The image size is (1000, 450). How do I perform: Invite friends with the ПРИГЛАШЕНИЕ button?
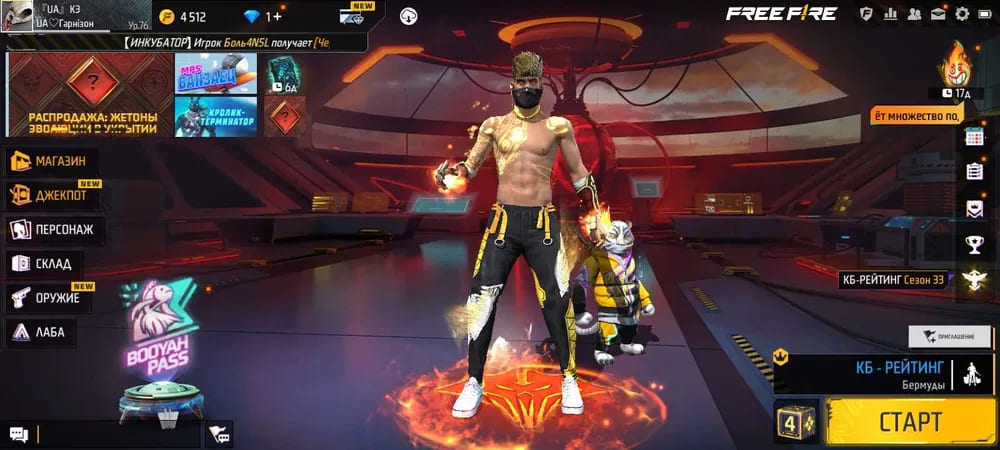point(948,336)
